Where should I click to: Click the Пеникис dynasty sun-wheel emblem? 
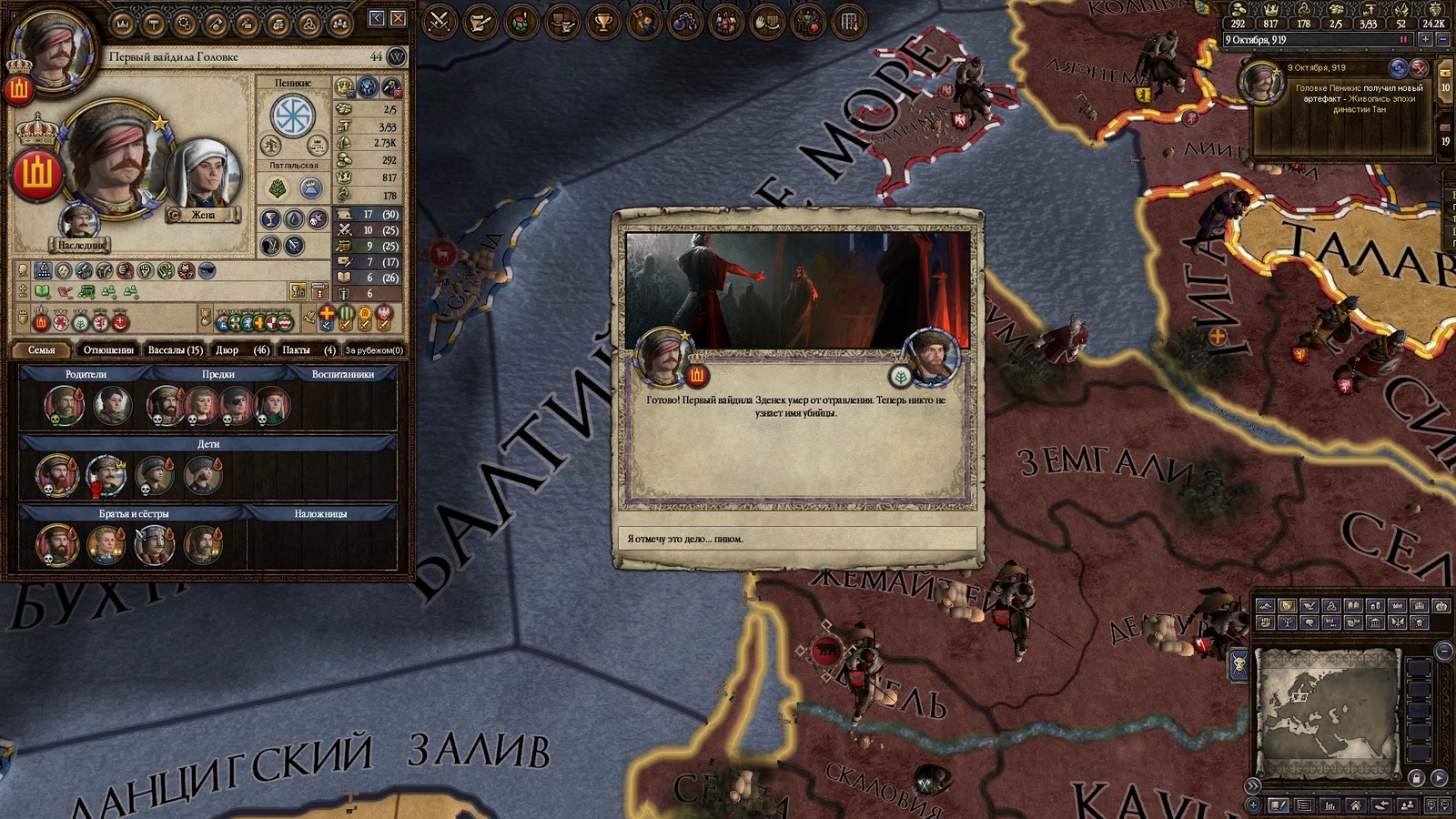[293, 115]
